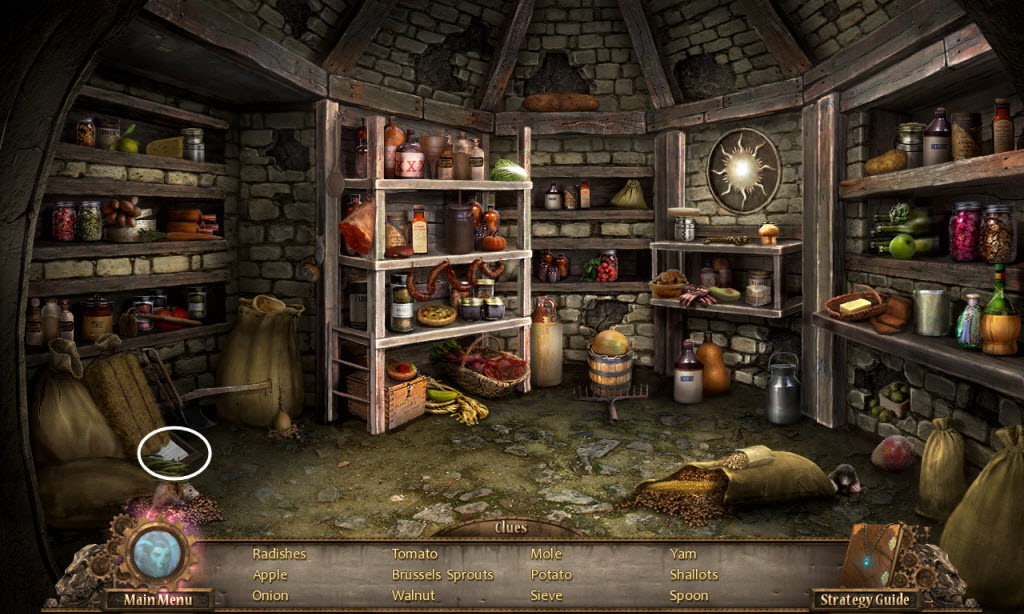Open the Strategy Guide
The image size is (1024, 614).
click(x=865, y=600)
